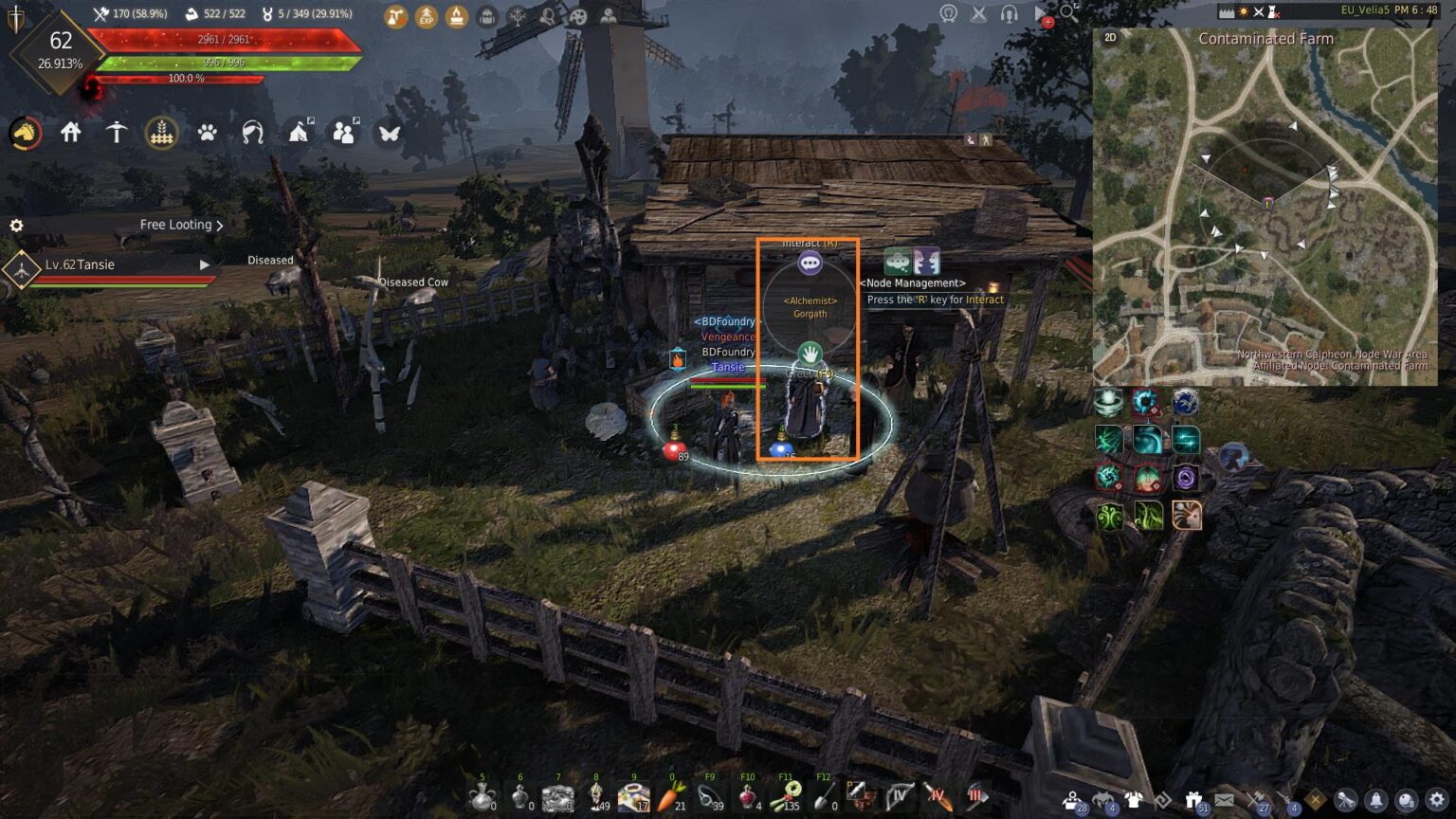The width and height of the screenshot is (1456, 819).
Task: Select the pickaxe gathering icon
Action: pos(117,133)
